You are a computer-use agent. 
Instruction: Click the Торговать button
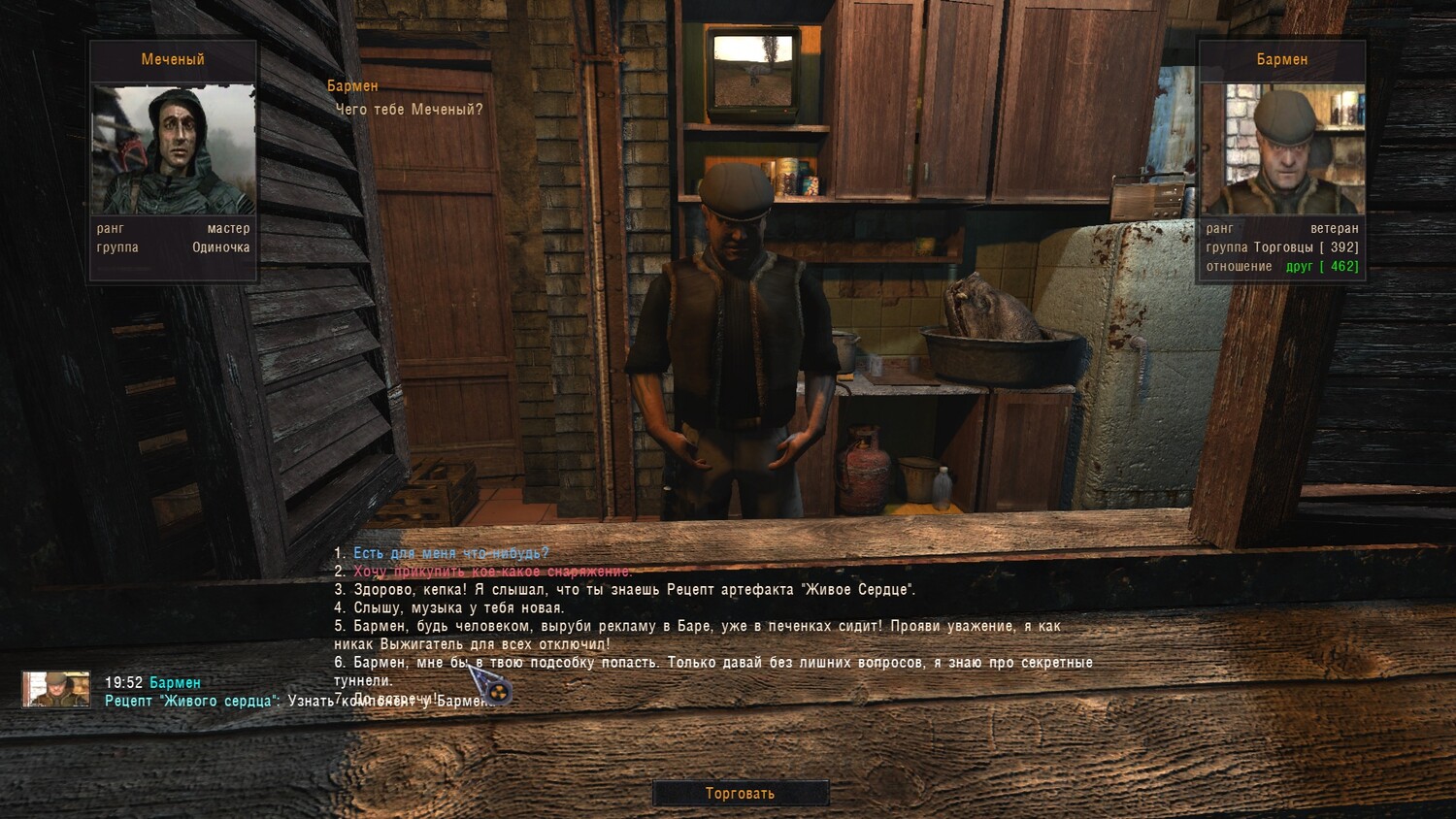tap(740, 794)
